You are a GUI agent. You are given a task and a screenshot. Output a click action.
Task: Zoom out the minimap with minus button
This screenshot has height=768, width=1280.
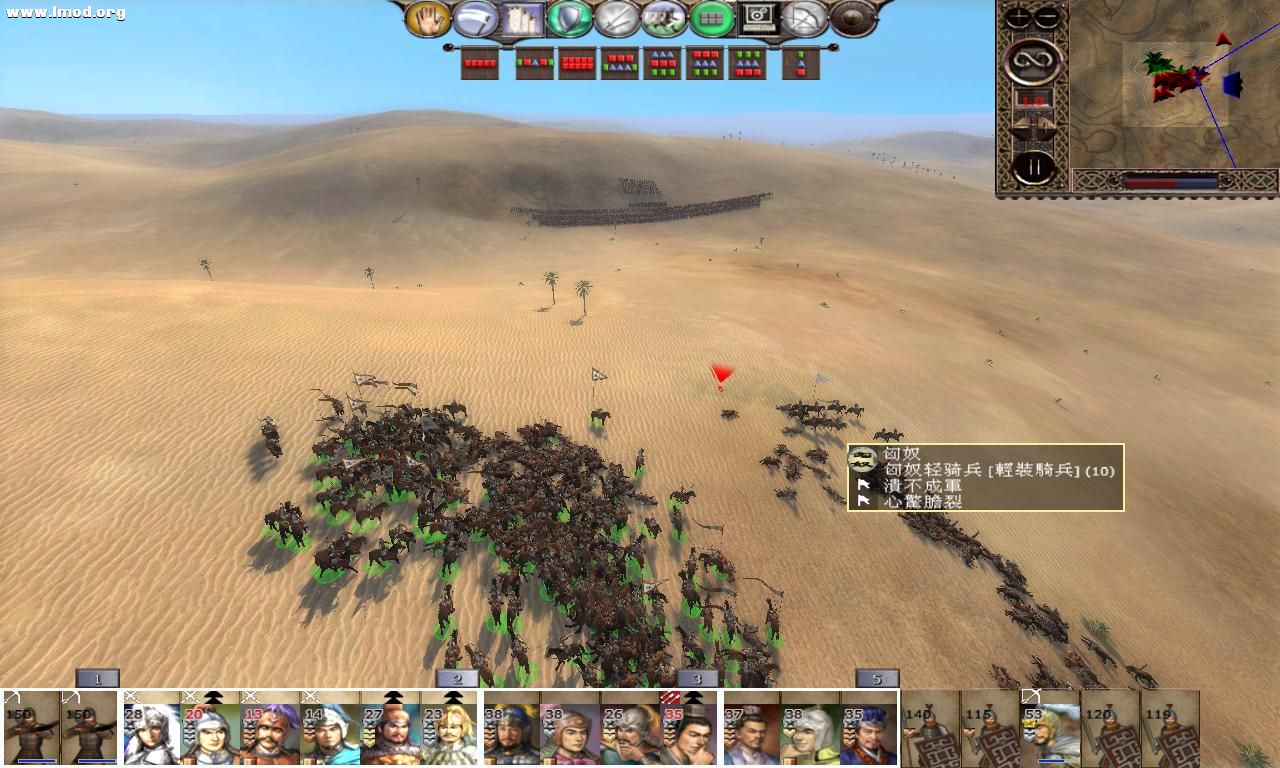pos(1047,17)
